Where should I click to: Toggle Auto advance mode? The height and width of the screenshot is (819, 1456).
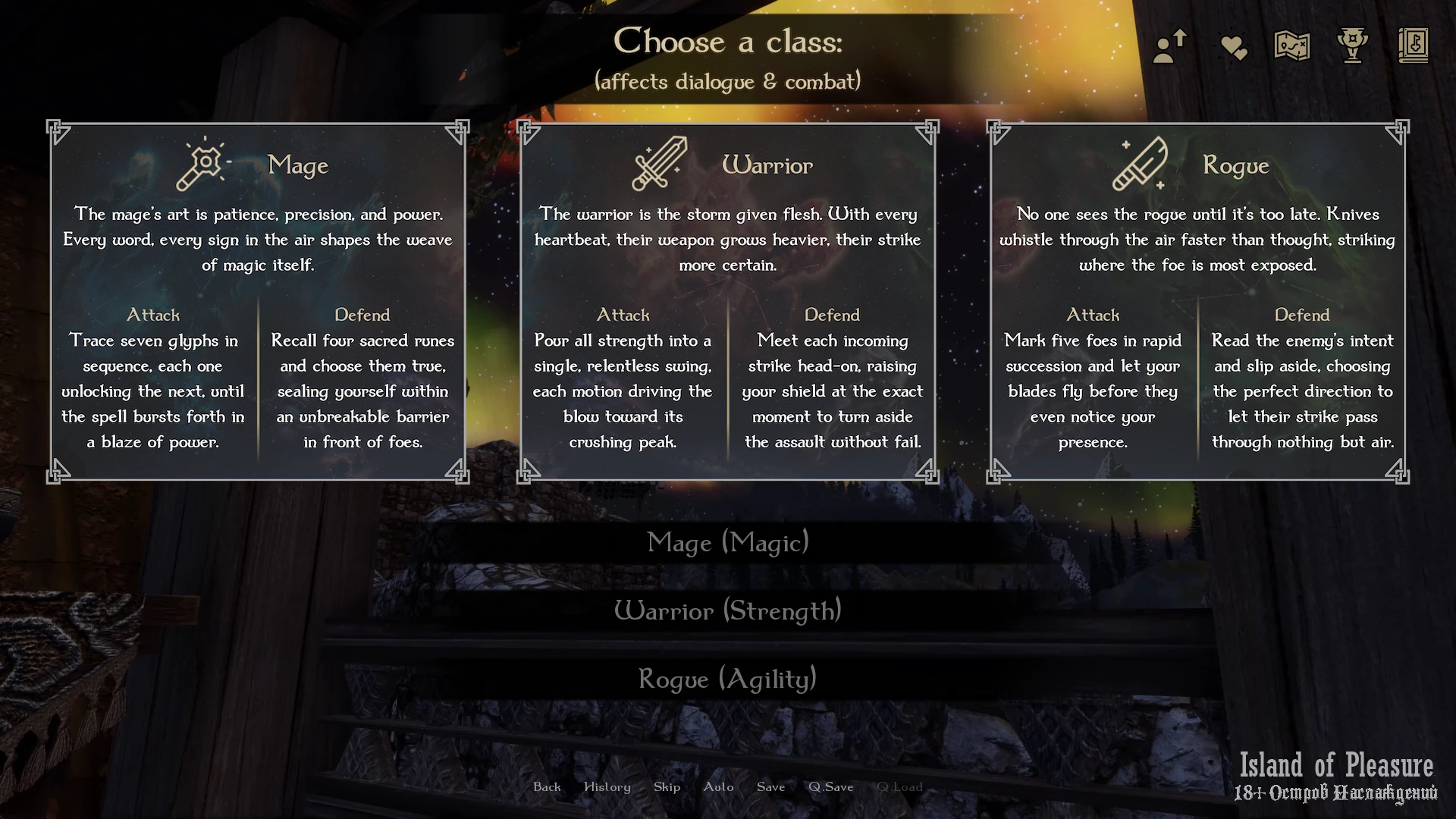pos(718,787)
